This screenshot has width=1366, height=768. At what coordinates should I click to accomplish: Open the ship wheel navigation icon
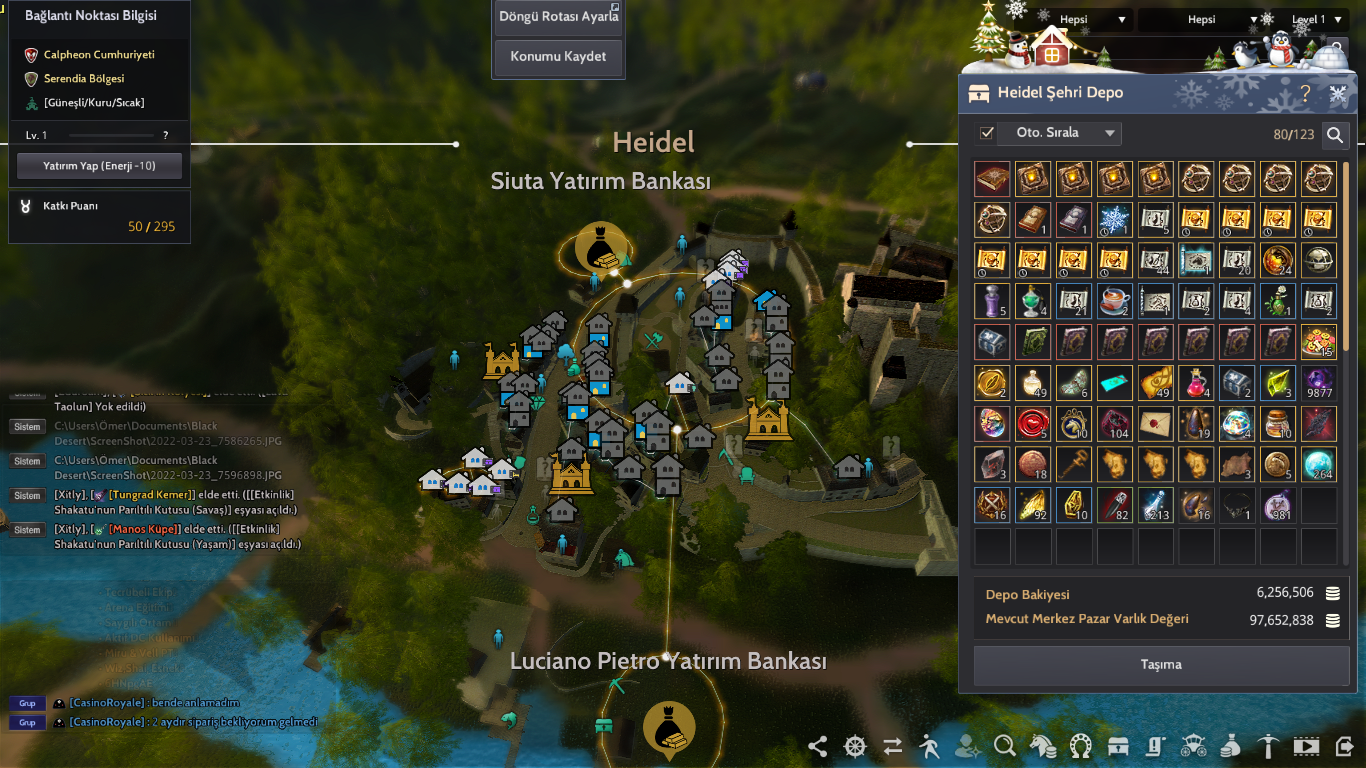coord(853,747)
